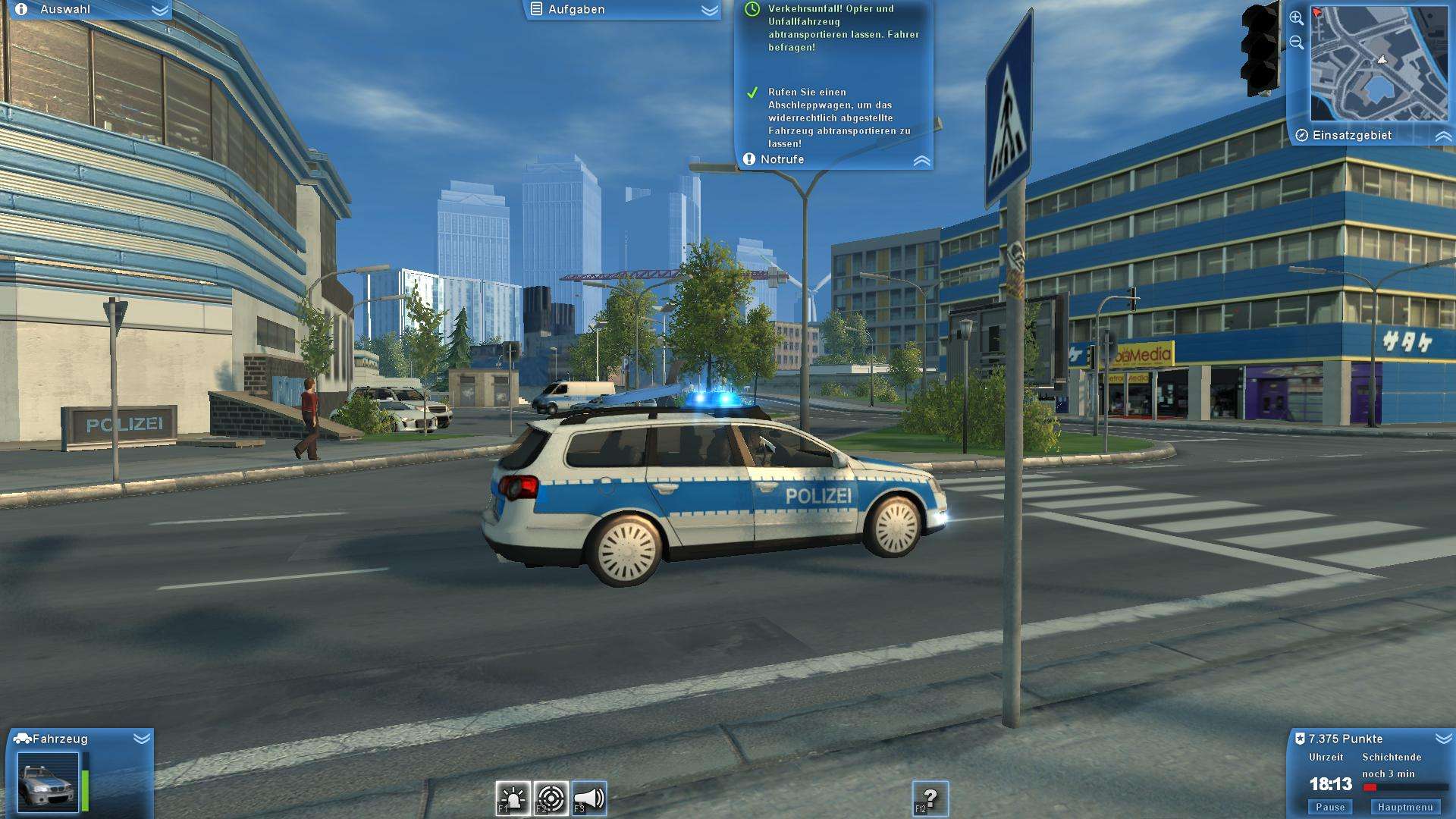Click the compass icon next to Einsatzgebiet

(1302, 135)
